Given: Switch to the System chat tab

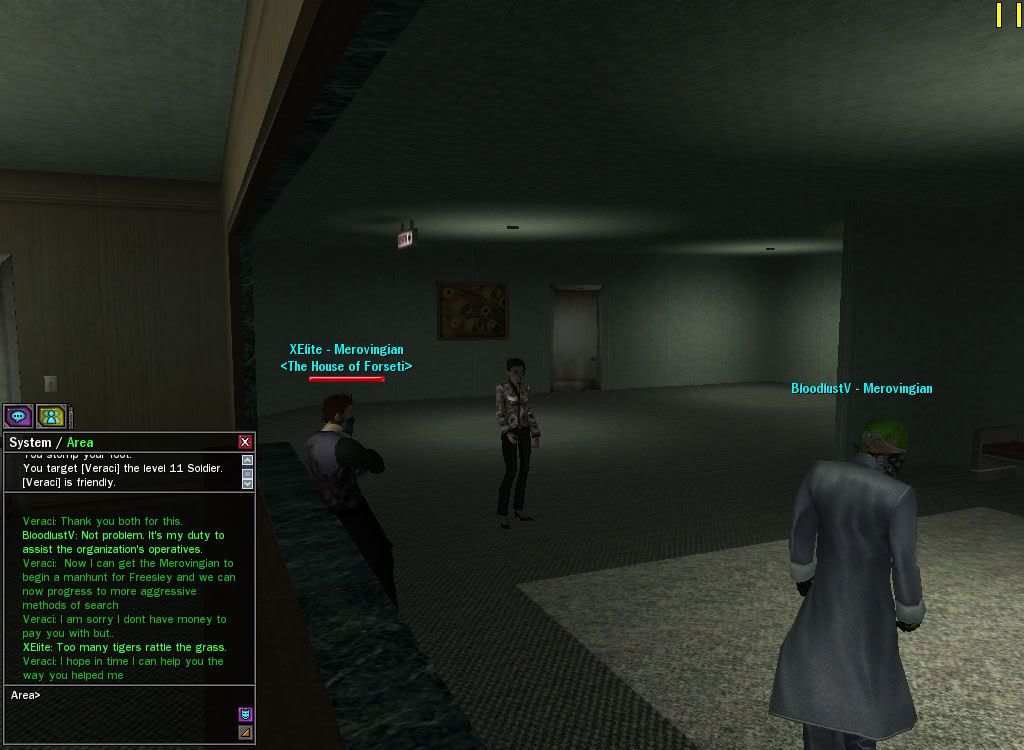Looking at the screenshot, I should 30,442.
